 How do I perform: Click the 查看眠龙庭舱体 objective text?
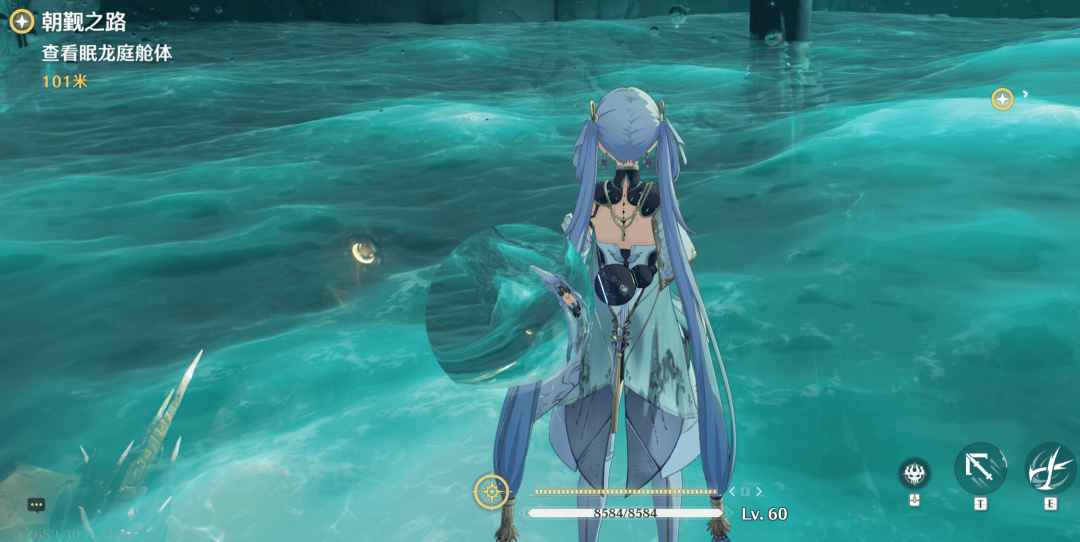(x=106, y=54)
